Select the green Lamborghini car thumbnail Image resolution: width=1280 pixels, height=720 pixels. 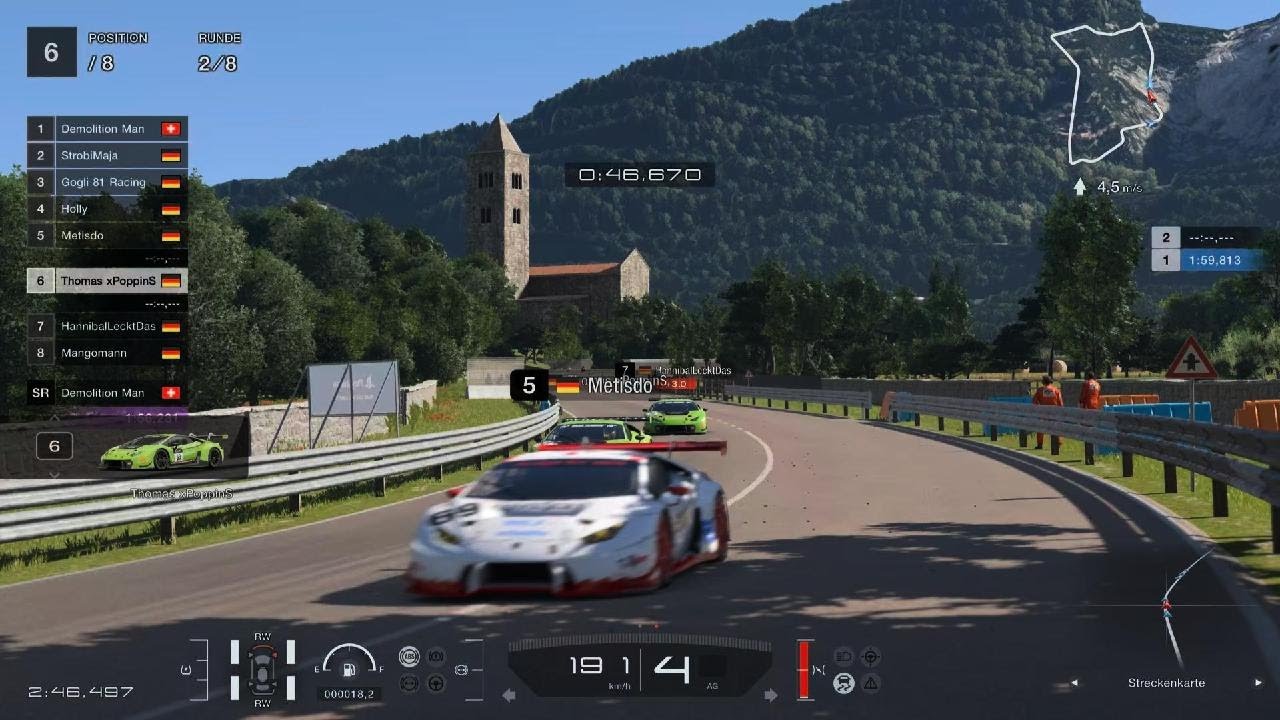point(163,451)
